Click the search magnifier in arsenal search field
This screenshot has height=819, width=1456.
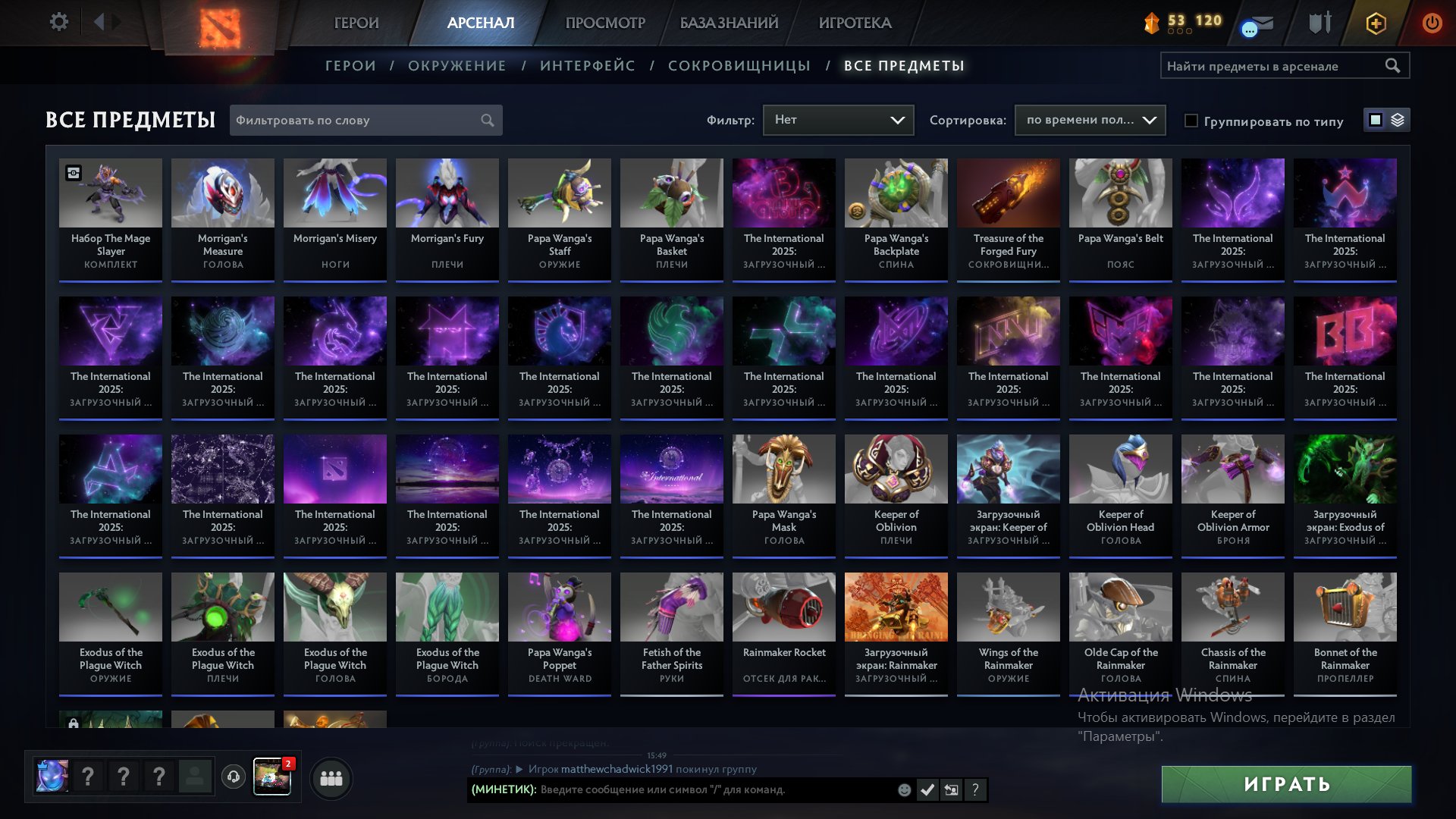[1393, 66]
